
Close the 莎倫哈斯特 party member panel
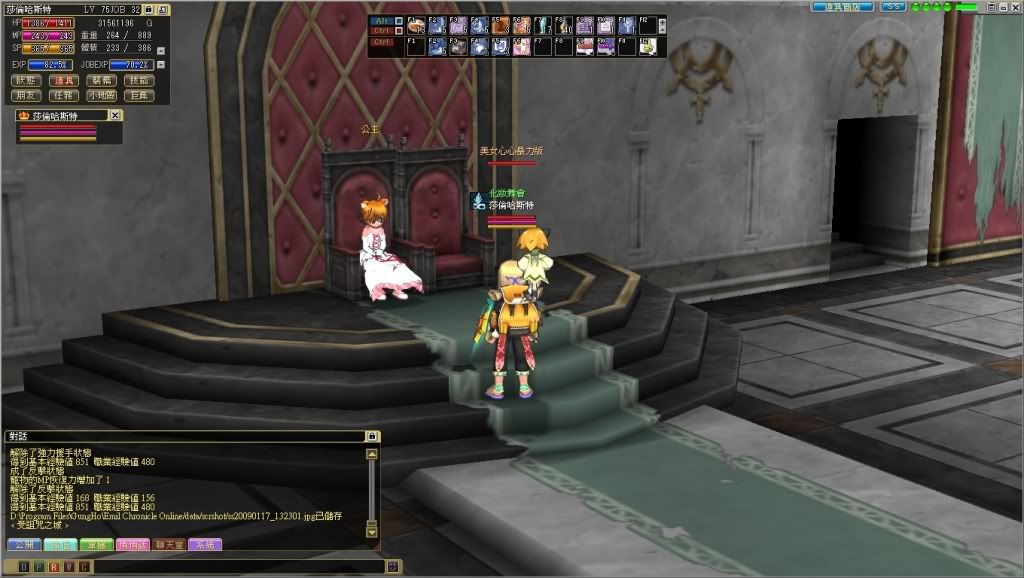pos(115,116)
